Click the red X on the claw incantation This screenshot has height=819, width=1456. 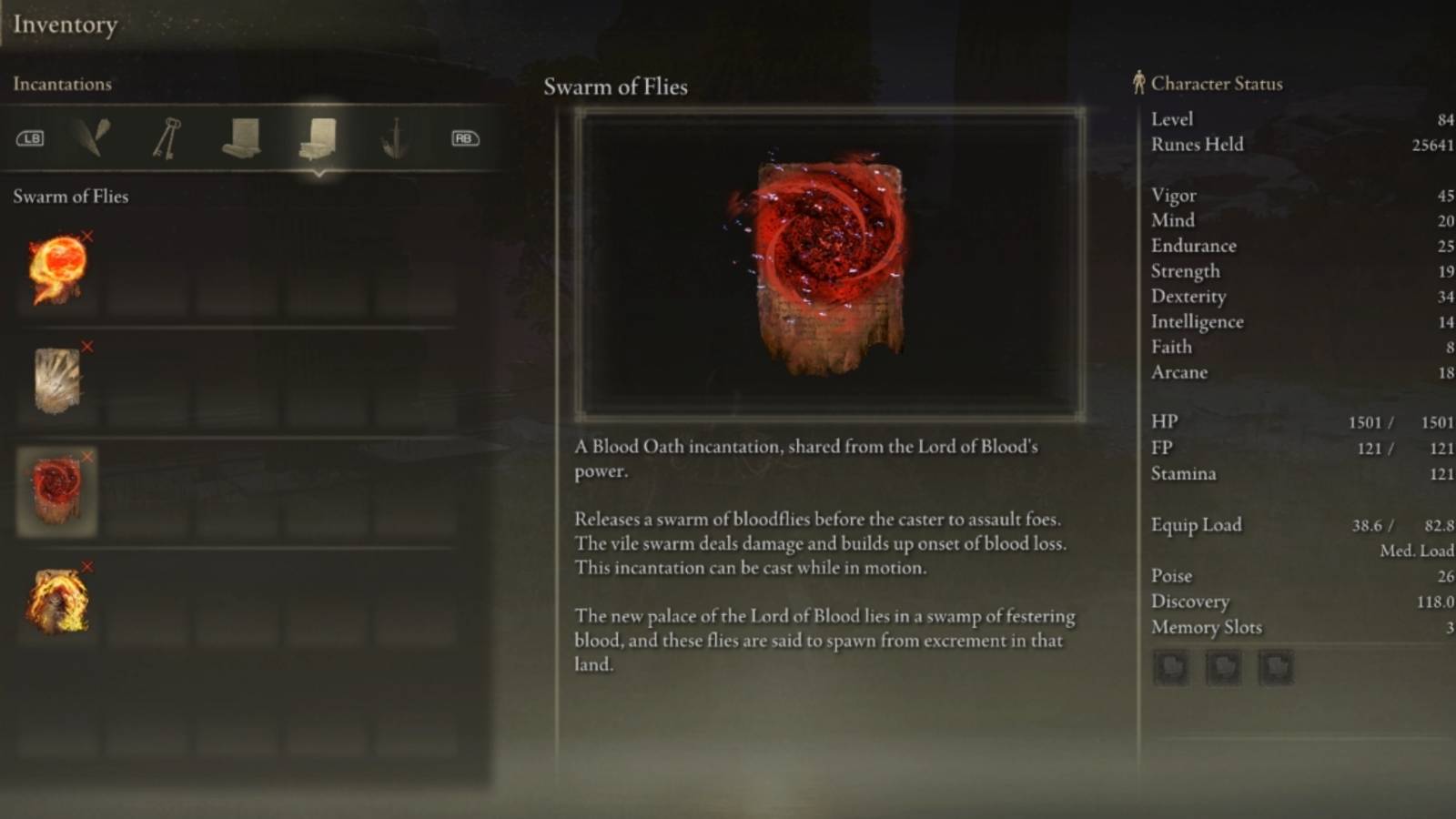click(87, 346)
